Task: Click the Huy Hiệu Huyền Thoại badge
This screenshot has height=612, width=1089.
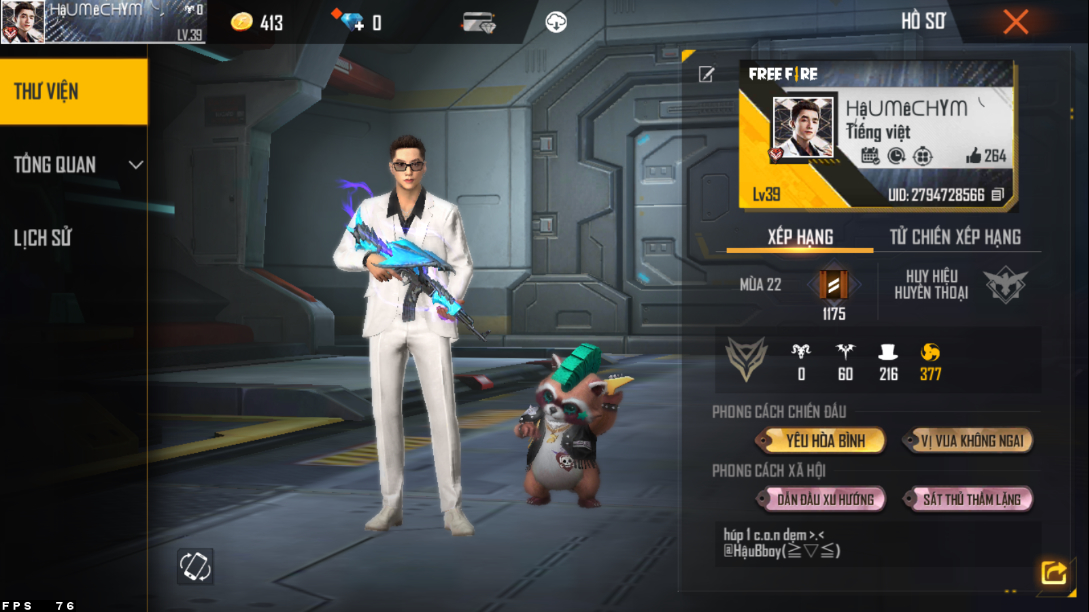Action: pyautogui.click(x=1005, y=285)
